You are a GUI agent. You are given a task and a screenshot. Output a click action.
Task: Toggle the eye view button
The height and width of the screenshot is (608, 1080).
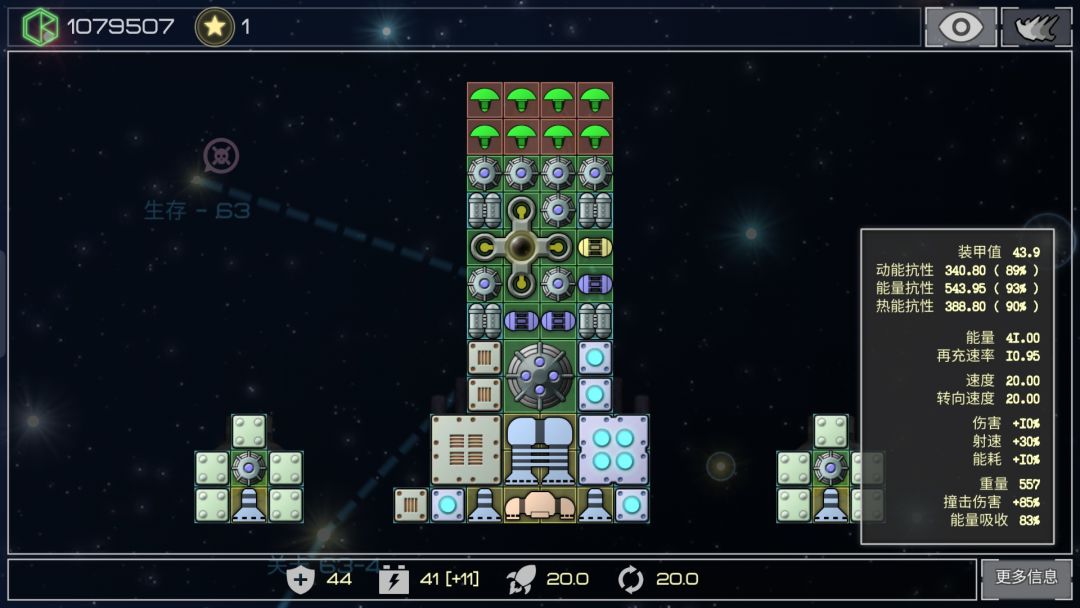click(x=960, y=27)
